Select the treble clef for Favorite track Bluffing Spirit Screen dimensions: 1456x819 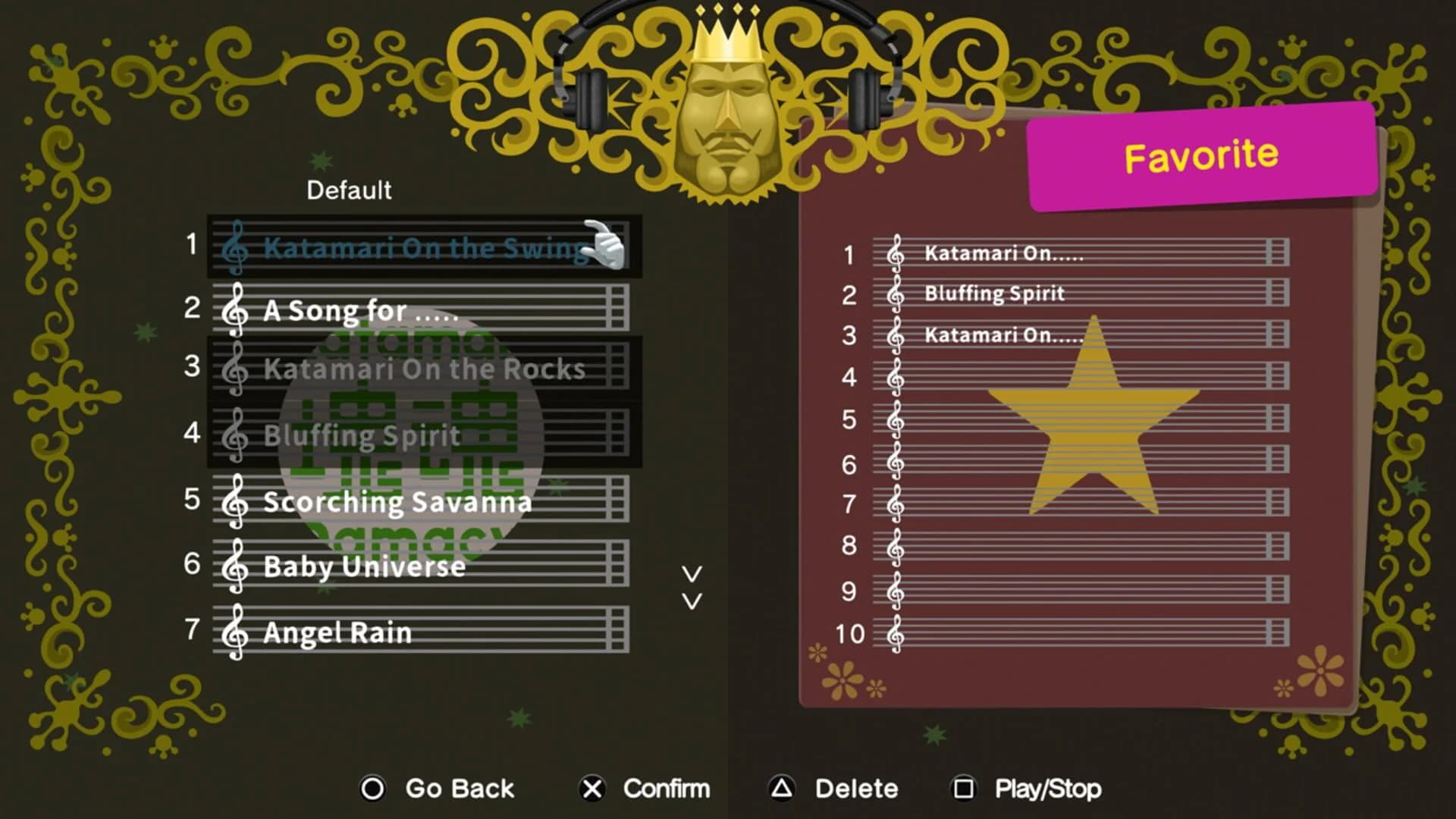[895, 293]
